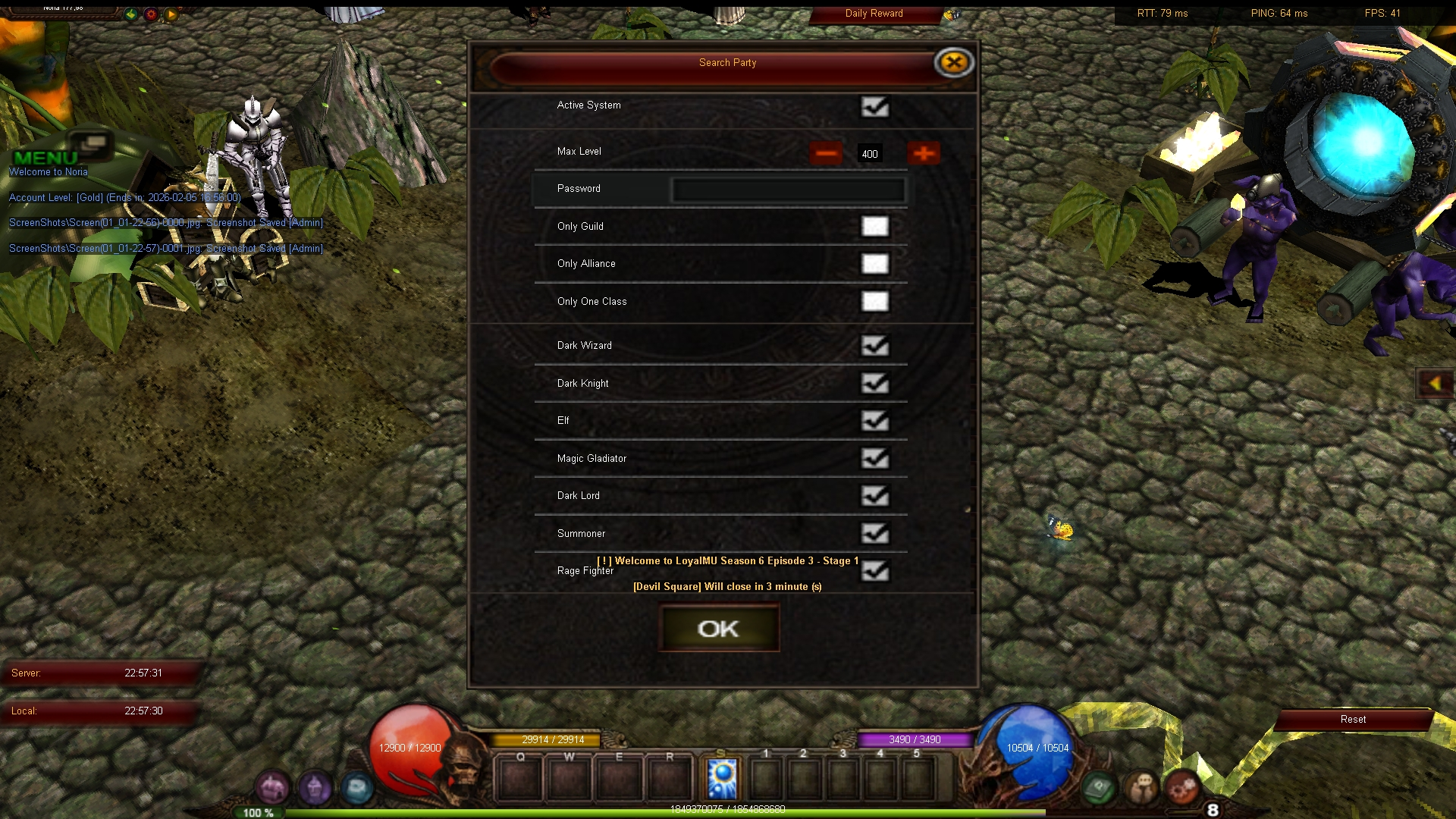Select the blue orb skill slot
Screen dimensions: 1456x819
coord(722,778)
